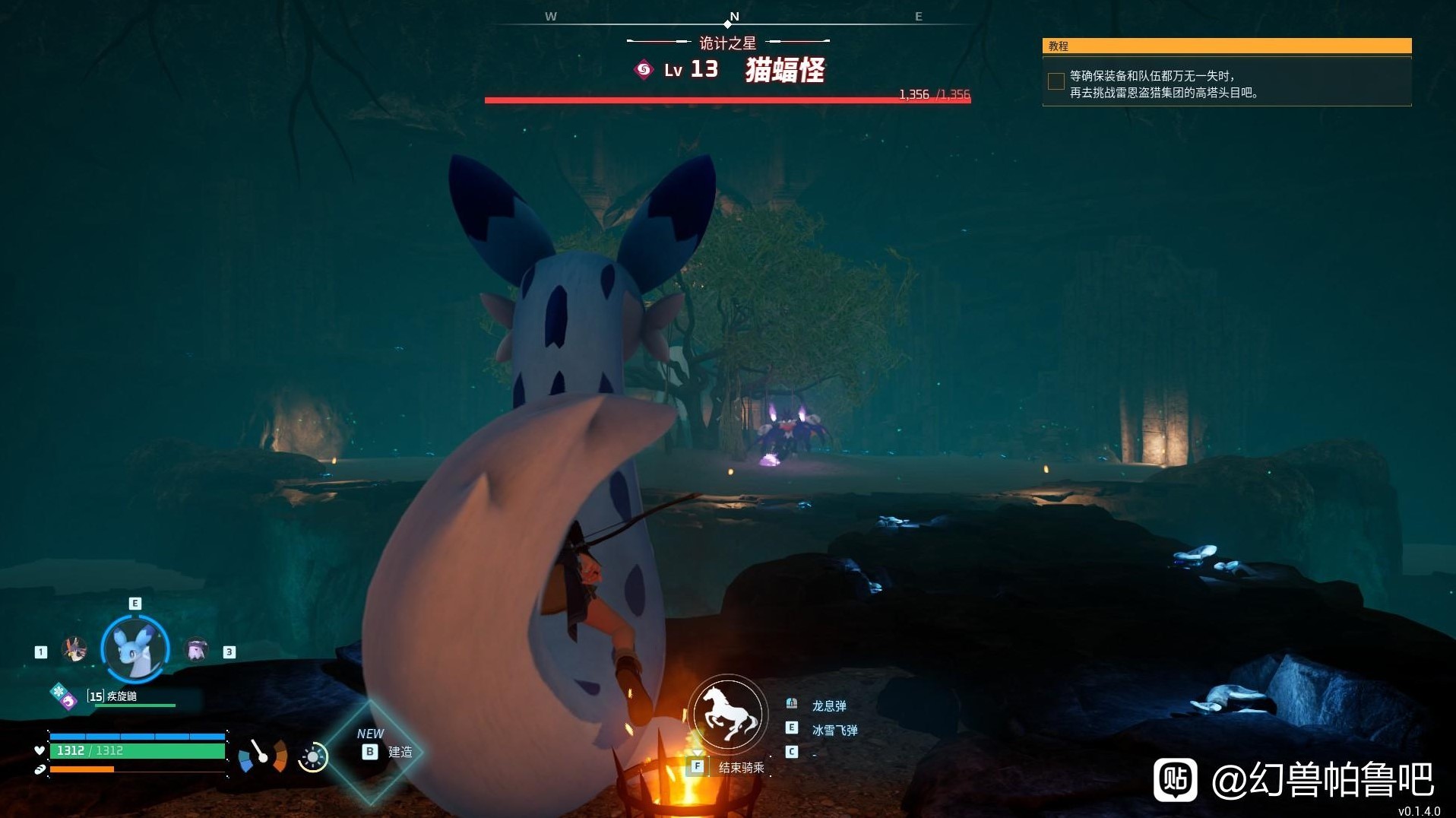Click the 猫蝠怪 boss dark element icon
This screenshot has height=818, width=1456.
tap(644, 70)
